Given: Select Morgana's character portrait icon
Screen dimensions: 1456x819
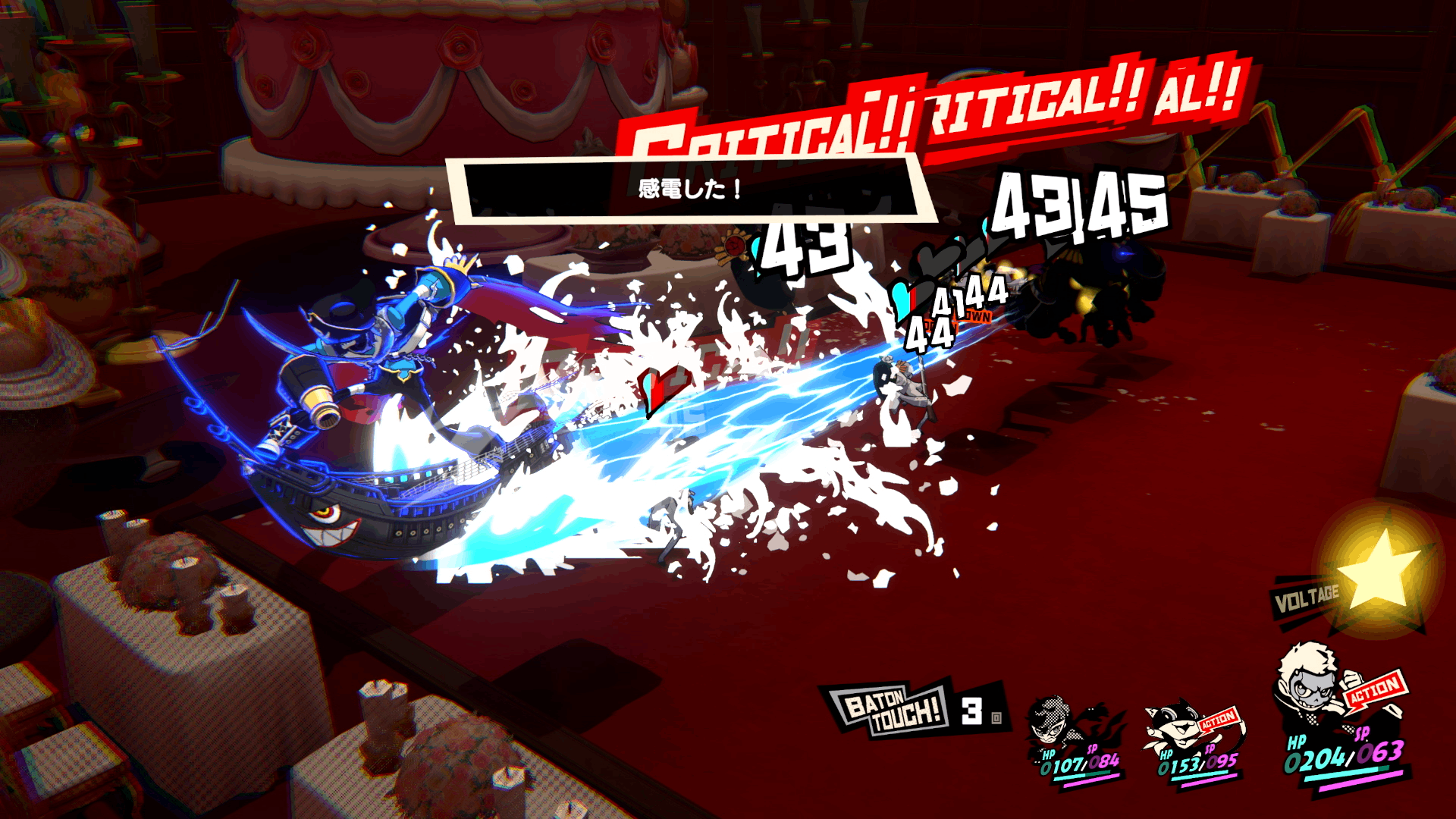Looking at the screenshot, I should click(1175, 724).
